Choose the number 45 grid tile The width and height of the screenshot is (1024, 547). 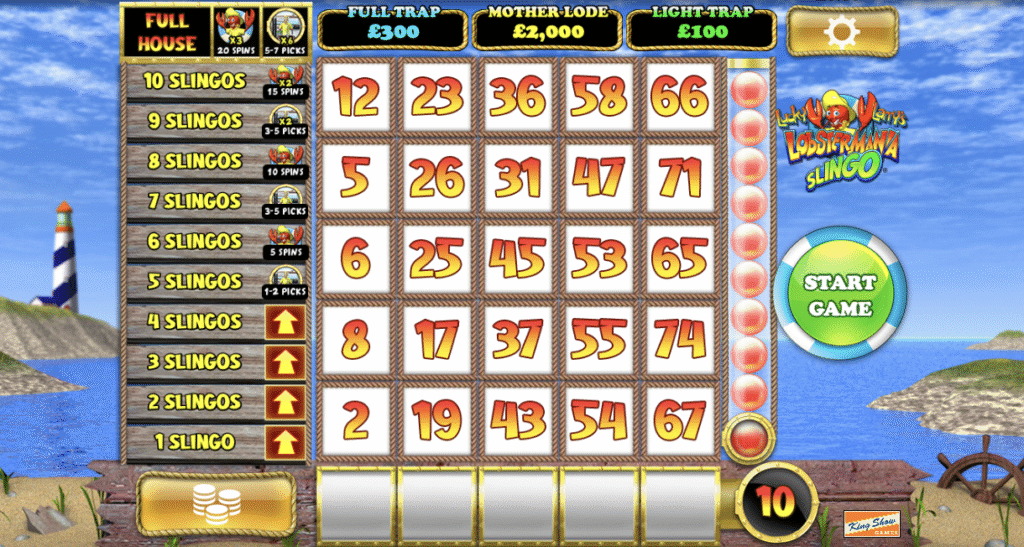click(x=517, y=258)
